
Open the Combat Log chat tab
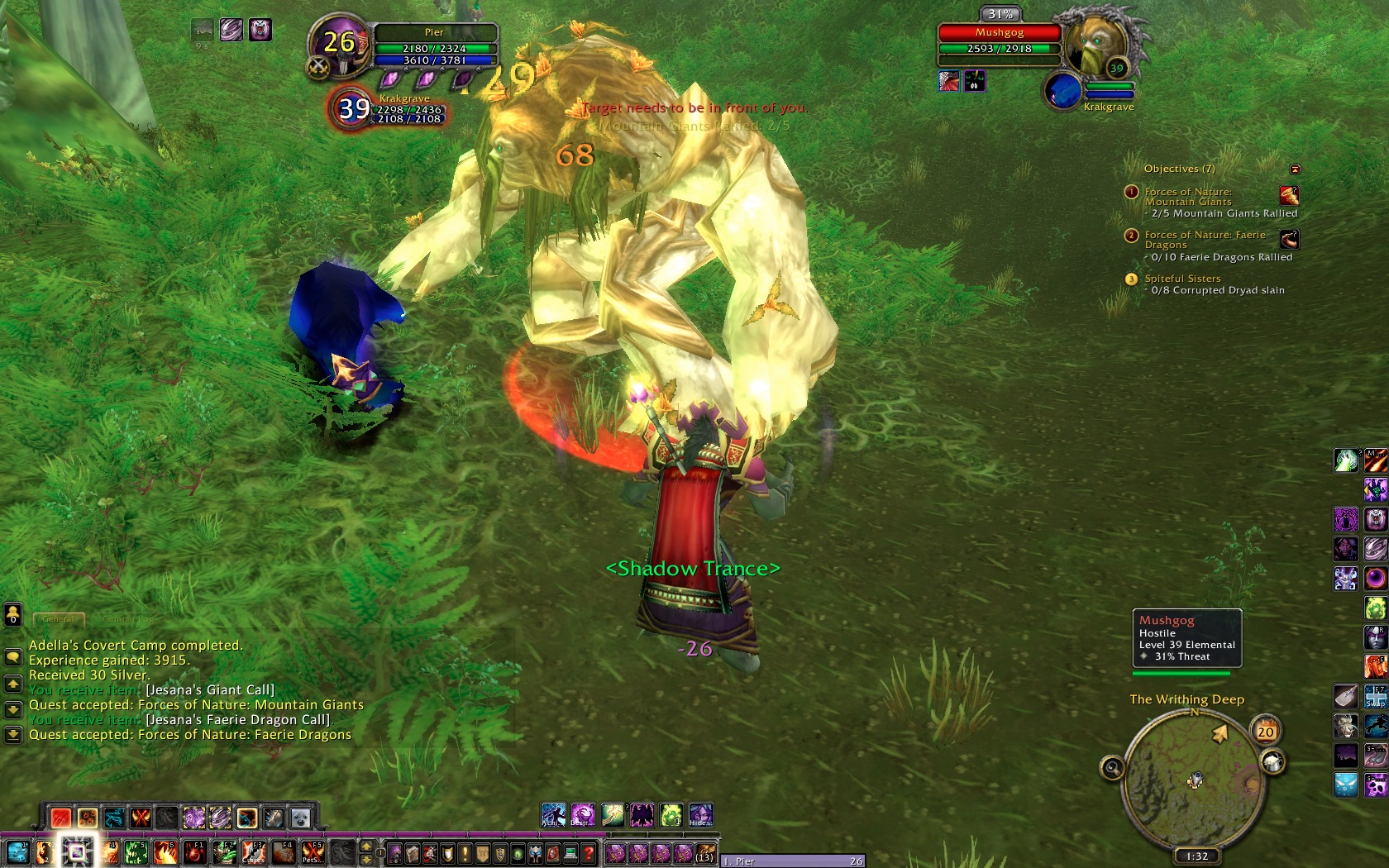(127, 618)
